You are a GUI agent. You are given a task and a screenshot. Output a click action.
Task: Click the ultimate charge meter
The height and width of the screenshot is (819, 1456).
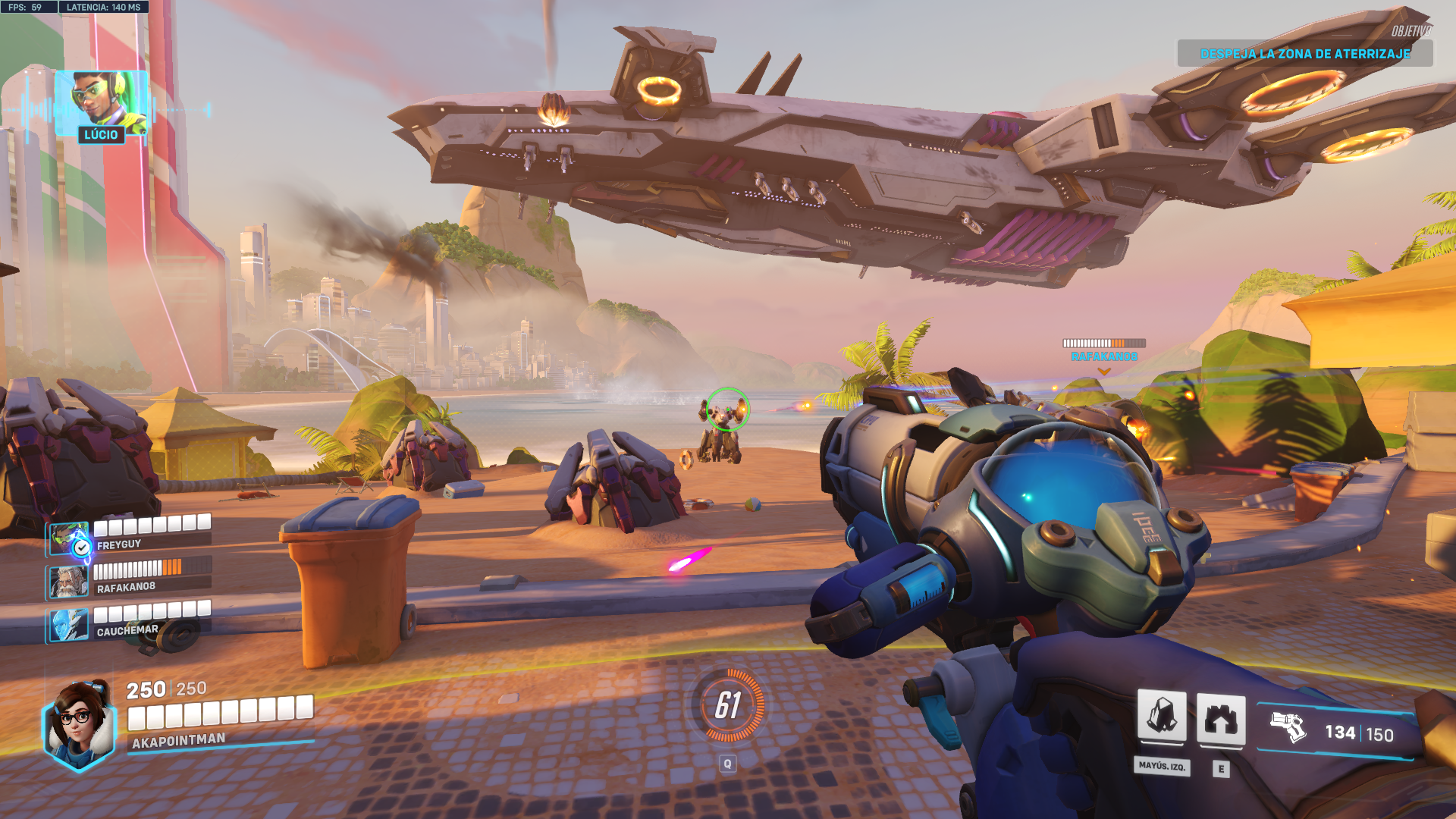(728, 705)
